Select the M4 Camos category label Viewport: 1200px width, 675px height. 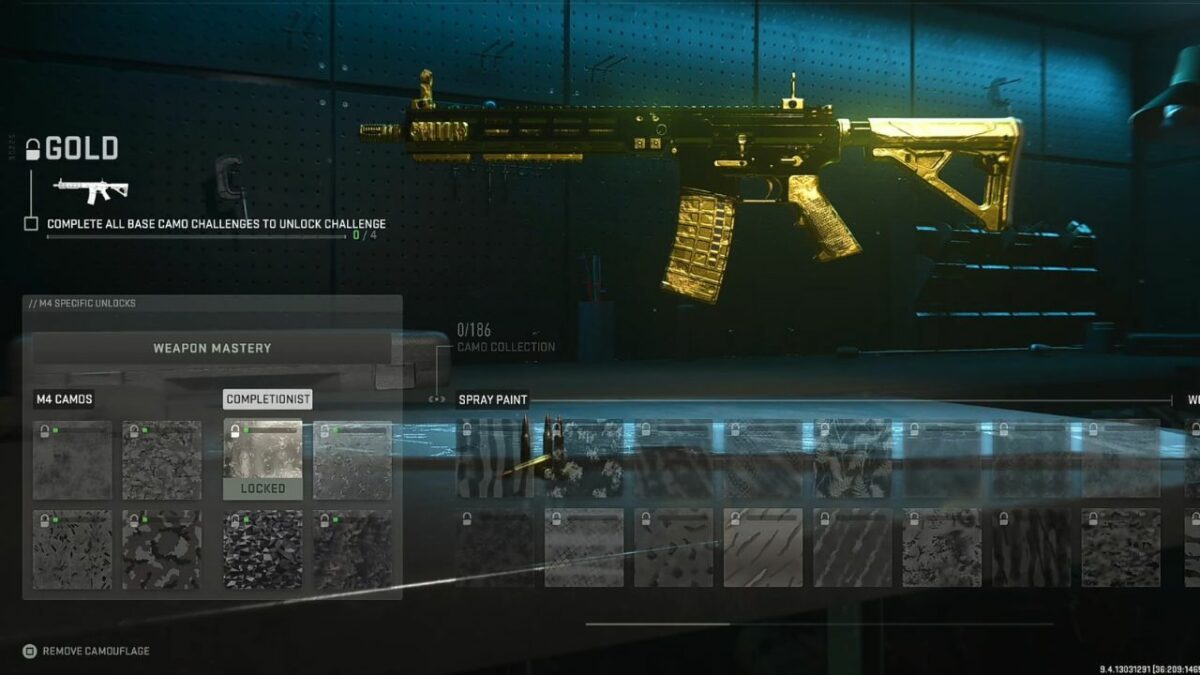coord(64,399)
